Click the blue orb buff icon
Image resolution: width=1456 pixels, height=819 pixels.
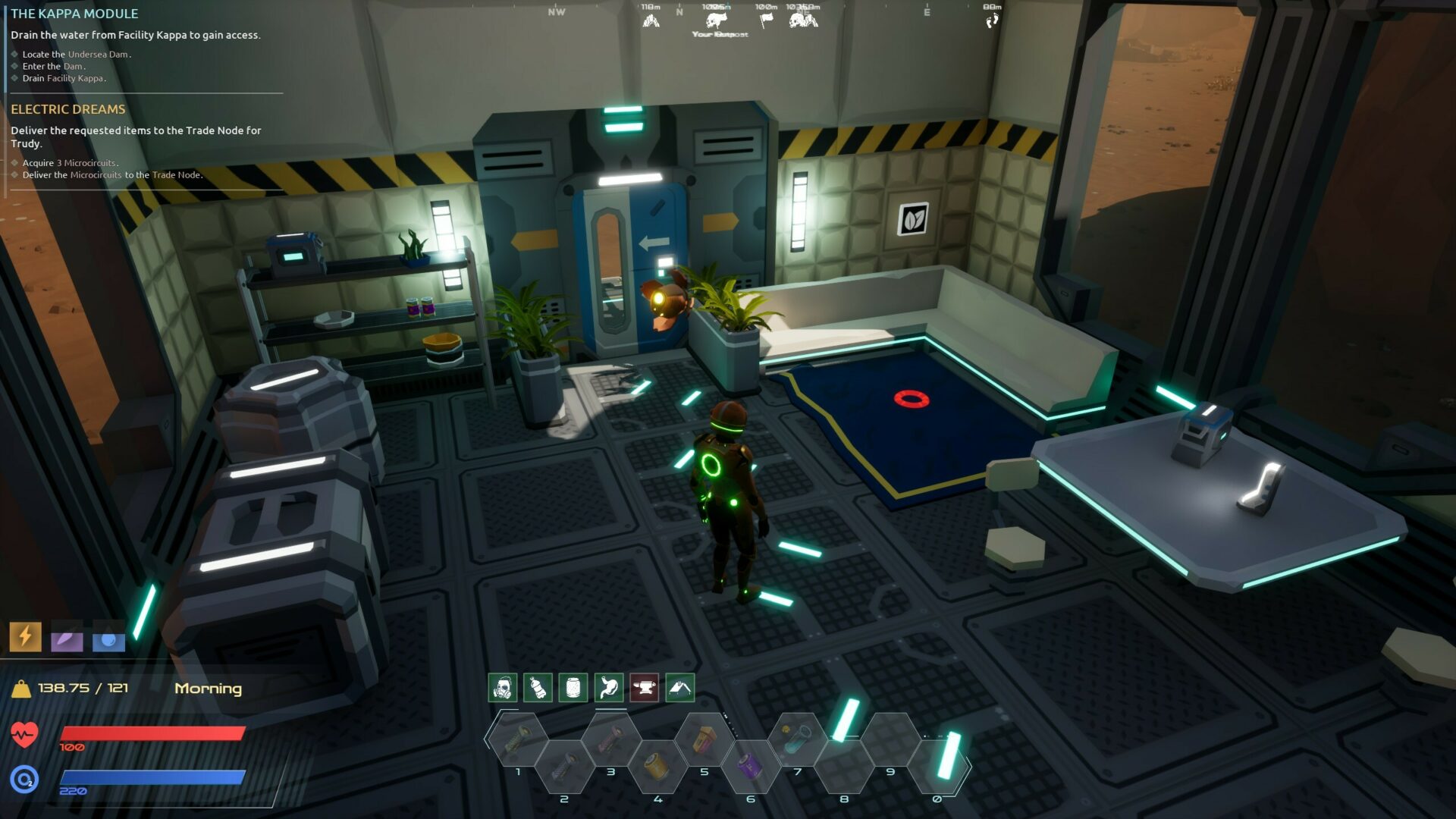pyautogui.click(x=108, y=641)
